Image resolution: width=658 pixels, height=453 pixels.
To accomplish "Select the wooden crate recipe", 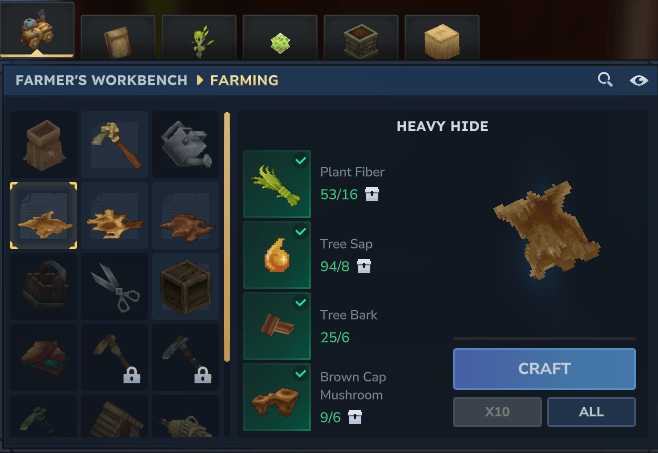I will tap(185, 287).
